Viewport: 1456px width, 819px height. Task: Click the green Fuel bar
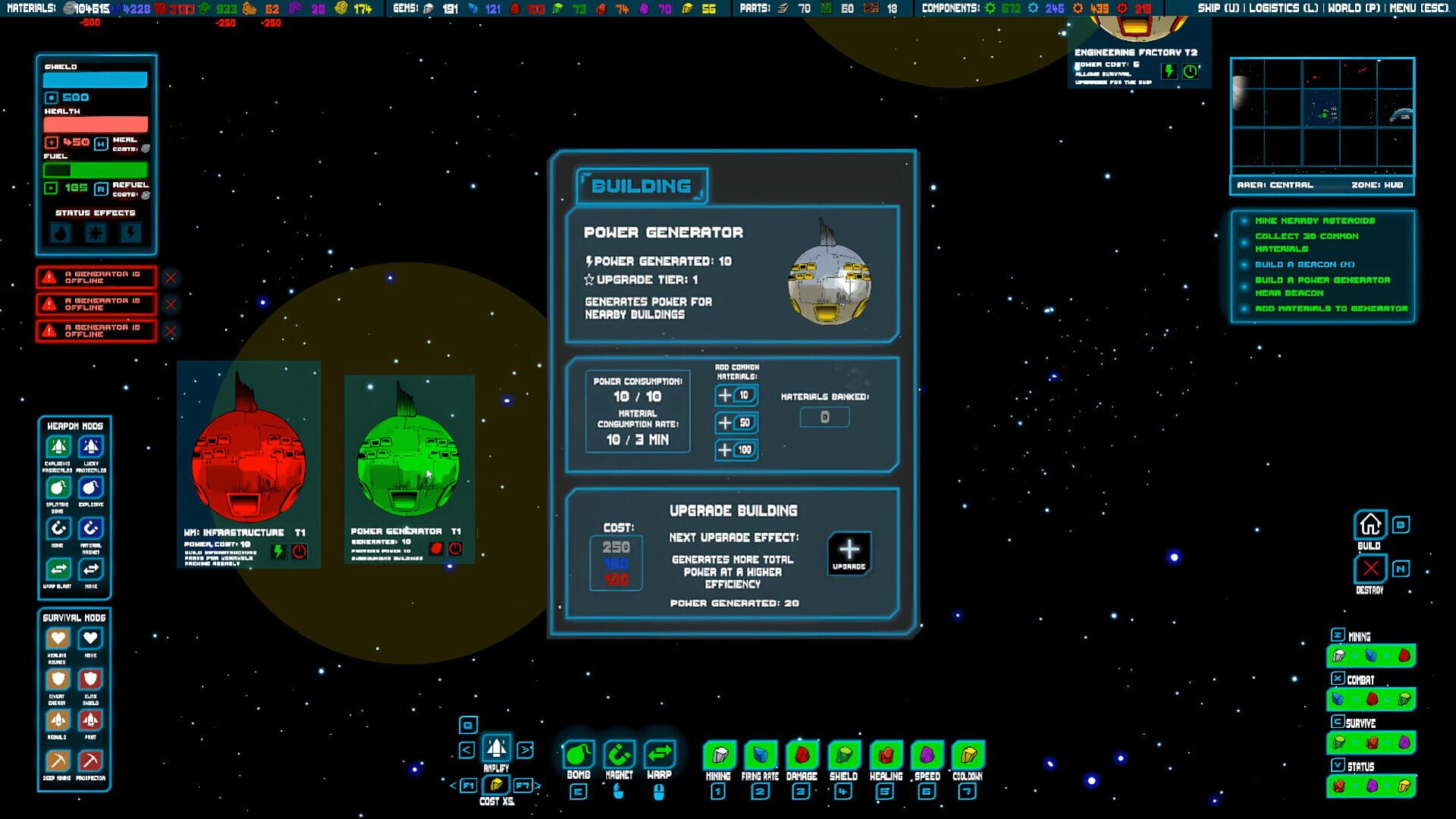coord(96,170)
